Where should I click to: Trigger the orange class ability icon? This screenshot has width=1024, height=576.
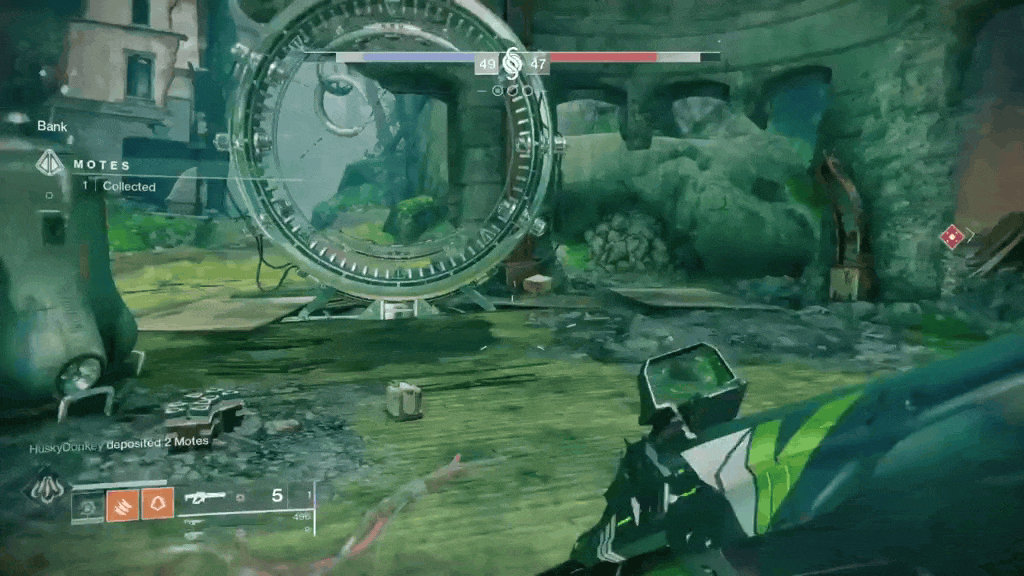(157, 503)
